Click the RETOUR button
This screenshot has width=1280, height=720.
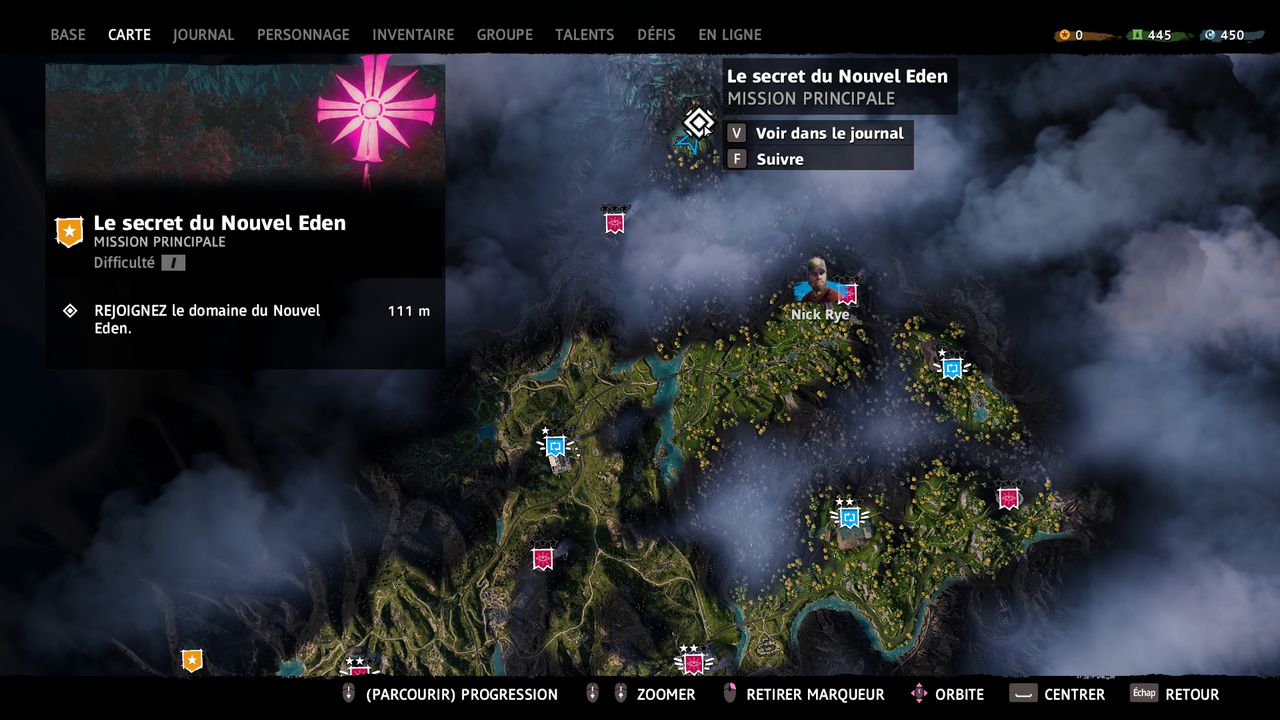pyautogui.click(x=1176, y=694)
